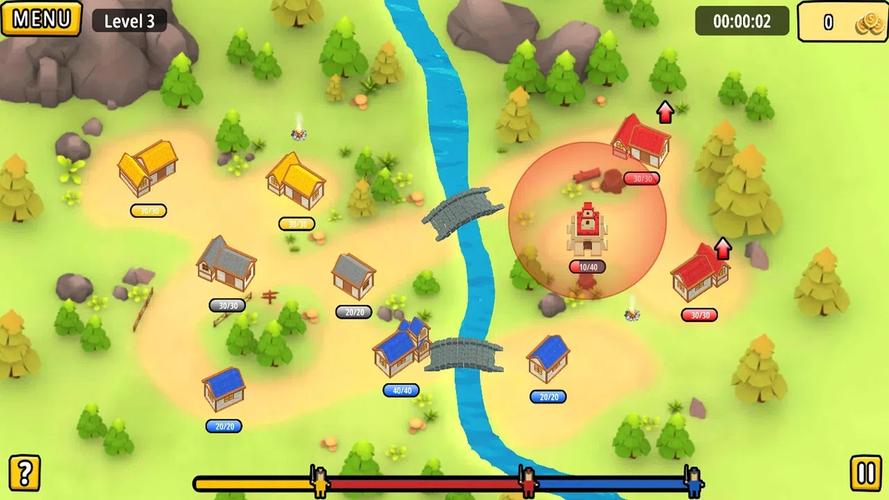This screenshot has height=500, width=889.
Task: Open the question mark help button
Action: (24, 472)
